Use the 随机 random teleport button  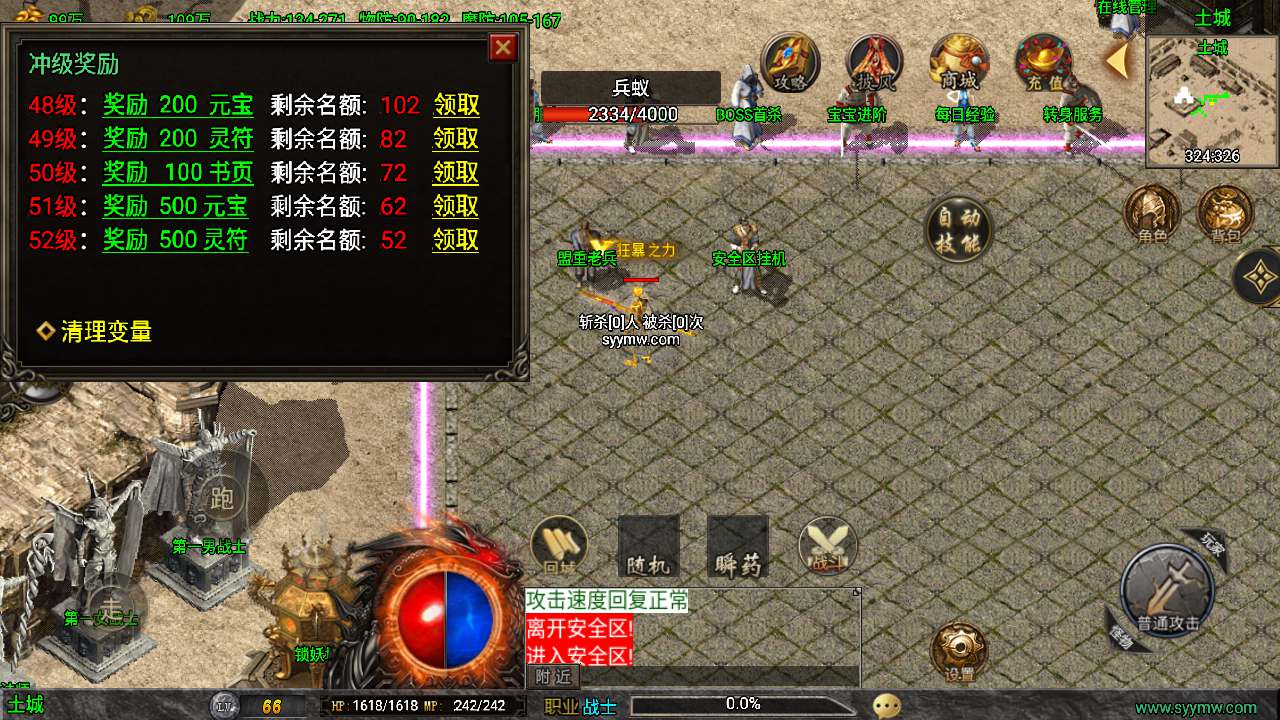point(648,547)
